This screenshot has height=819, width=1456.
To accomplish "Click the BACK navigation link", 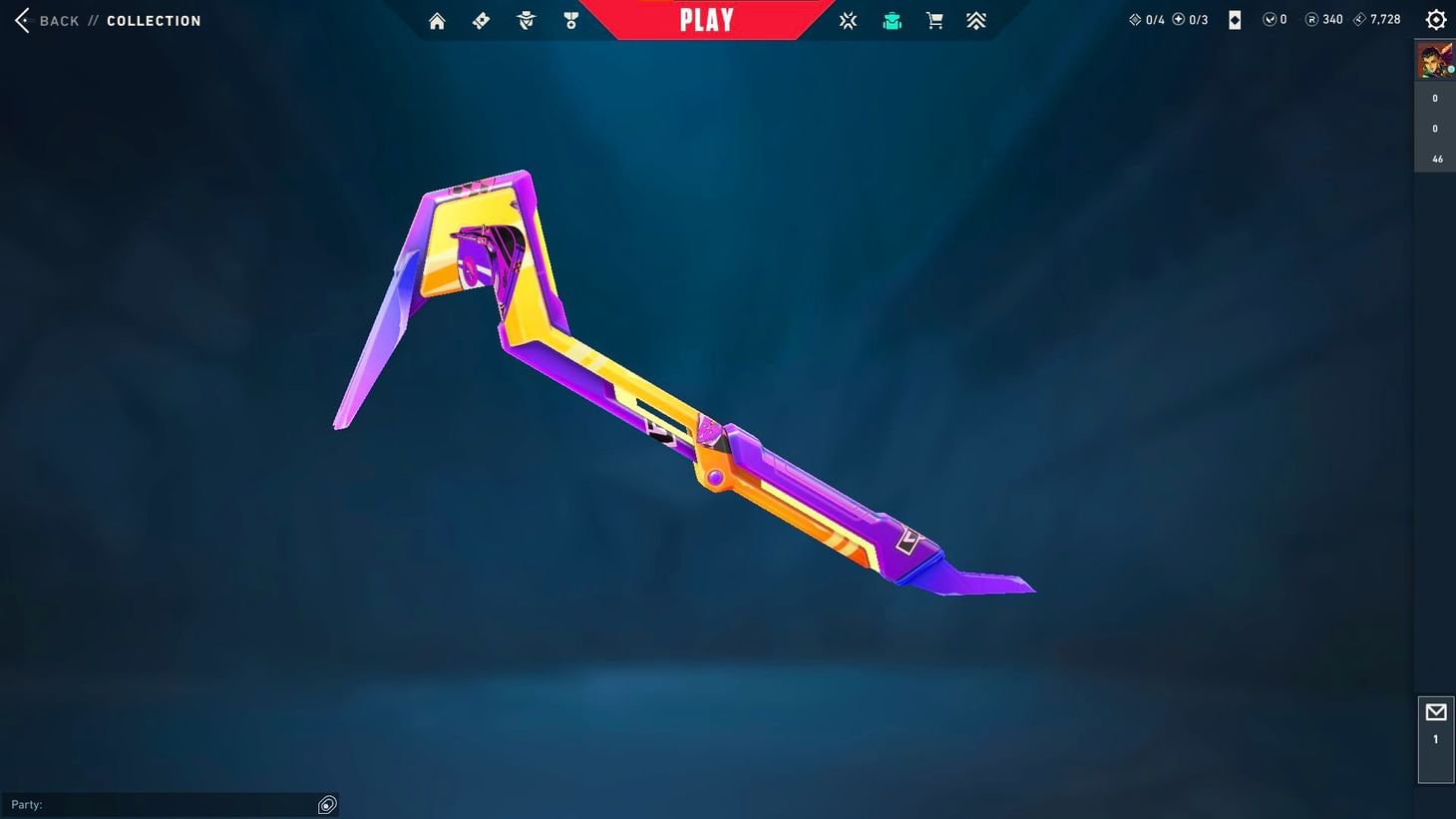I will (x=58, y=20).
